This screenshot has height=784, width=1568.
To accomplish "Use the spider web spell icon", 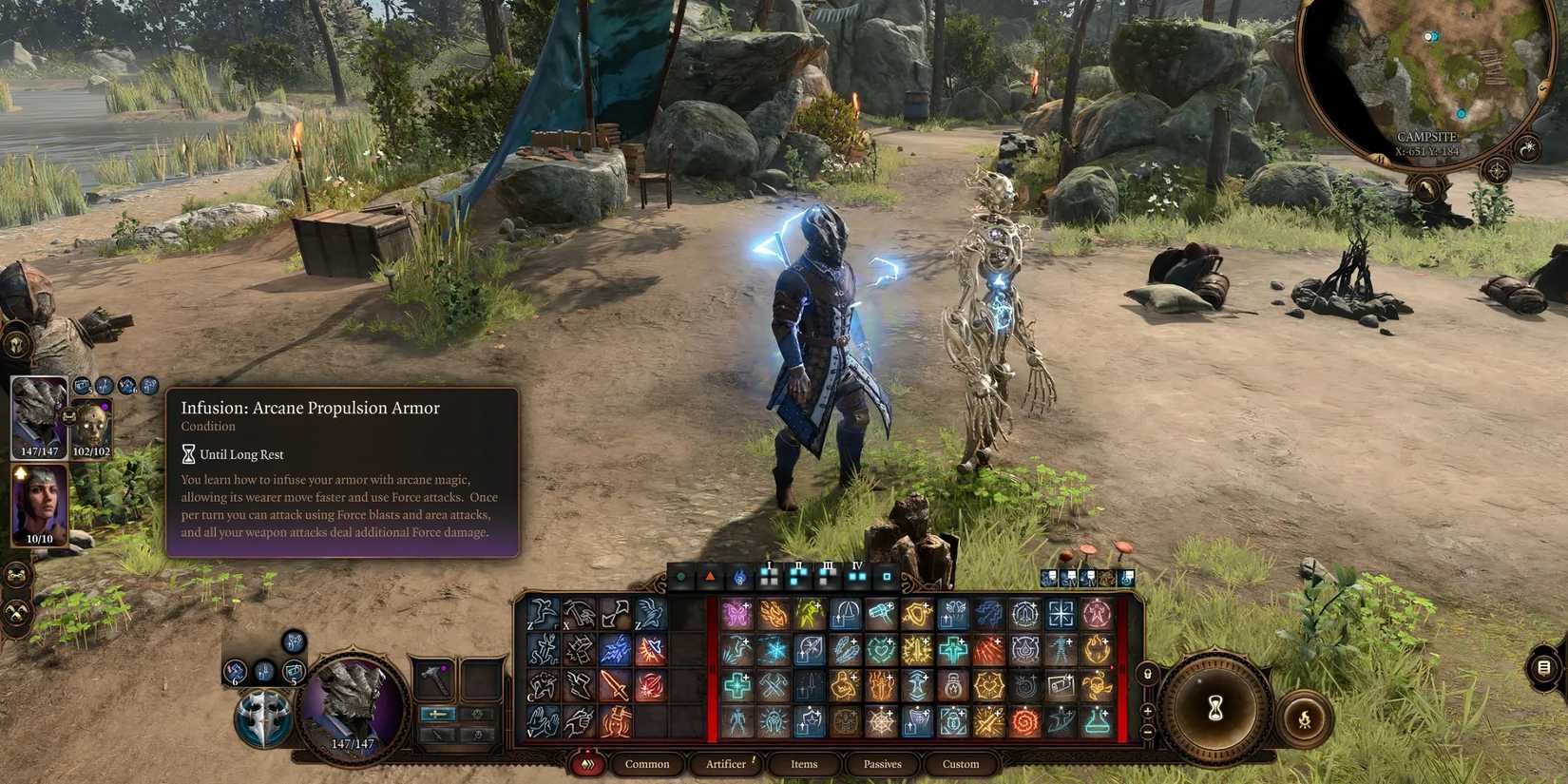I will (881, 721).
